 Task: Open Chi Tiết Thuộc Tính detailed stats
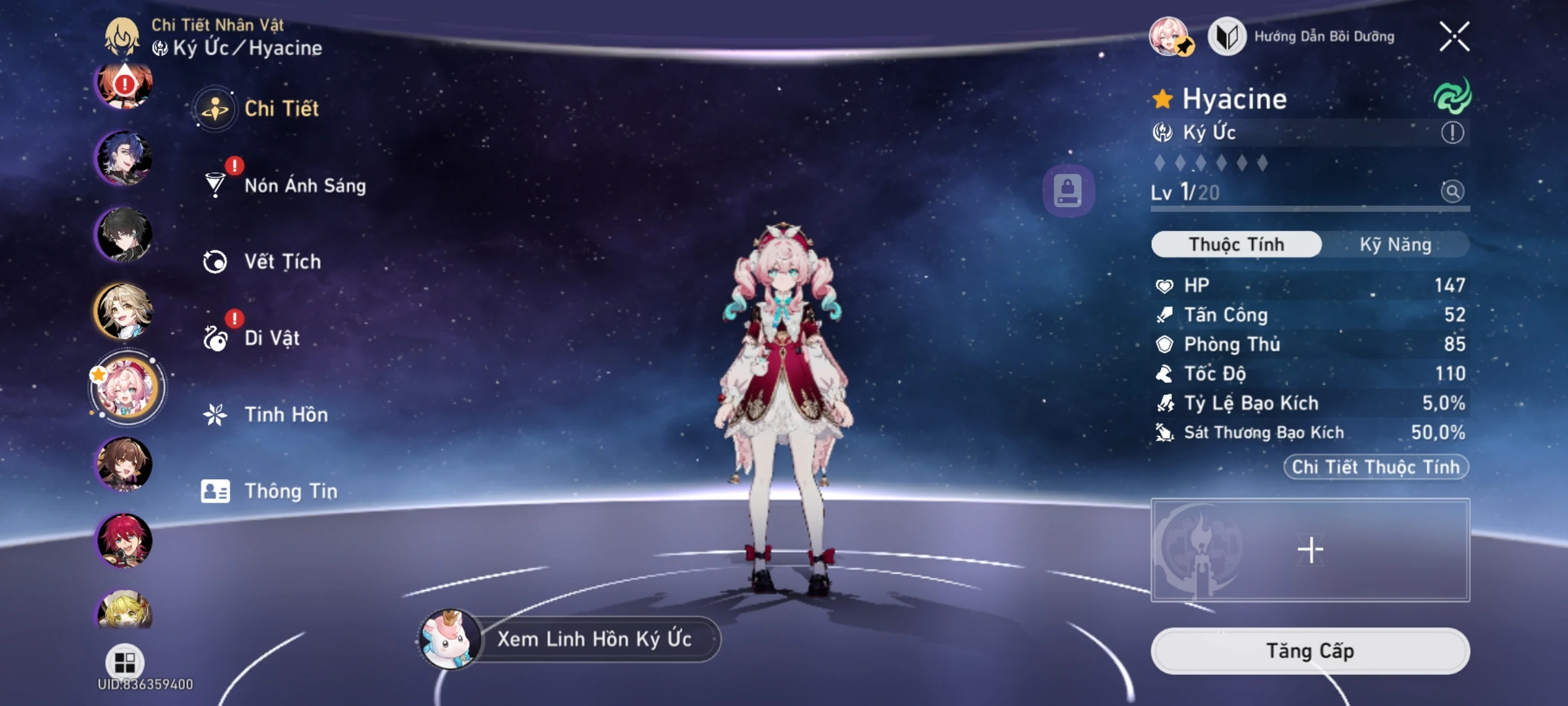[1376, 466]
